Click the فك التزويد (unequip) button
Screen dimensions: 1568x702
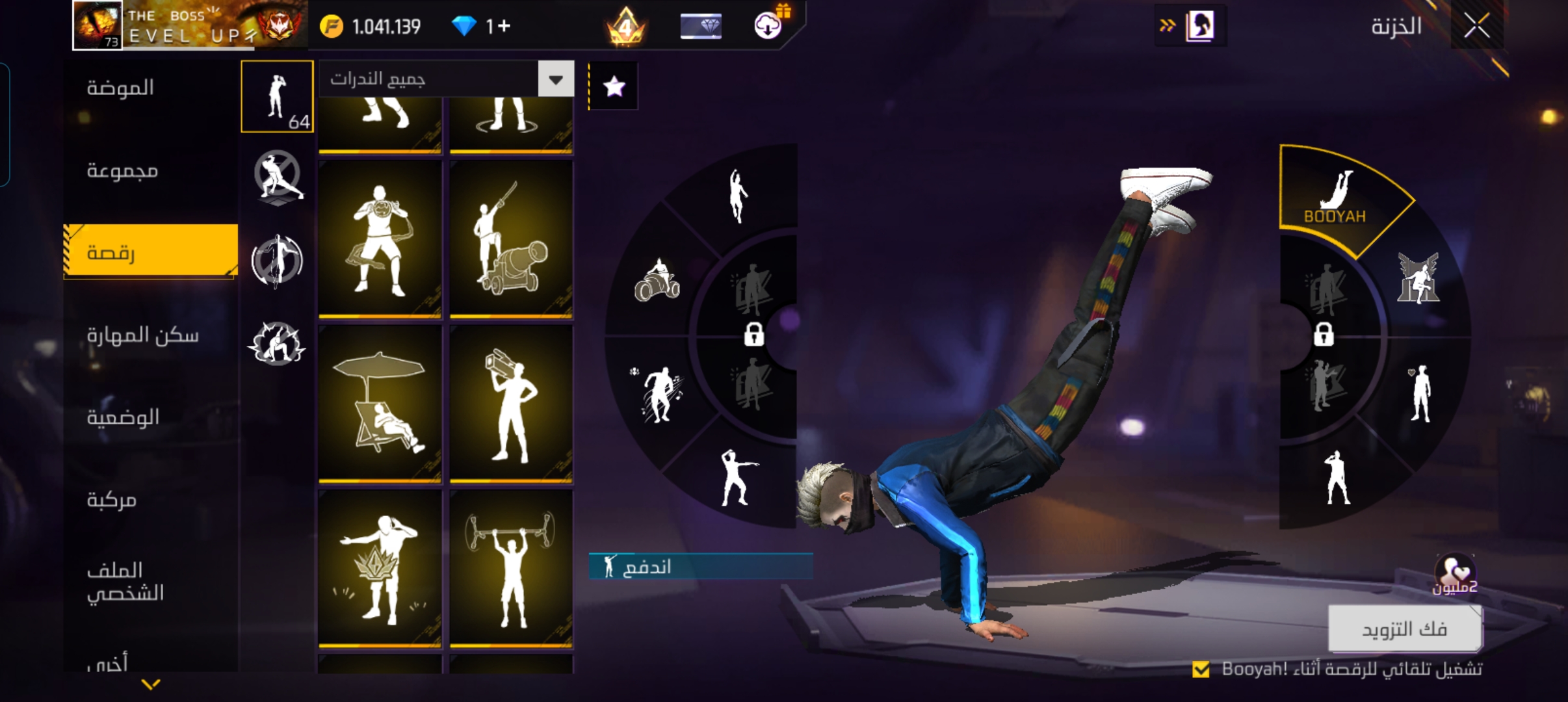[x=1404, y=629]
